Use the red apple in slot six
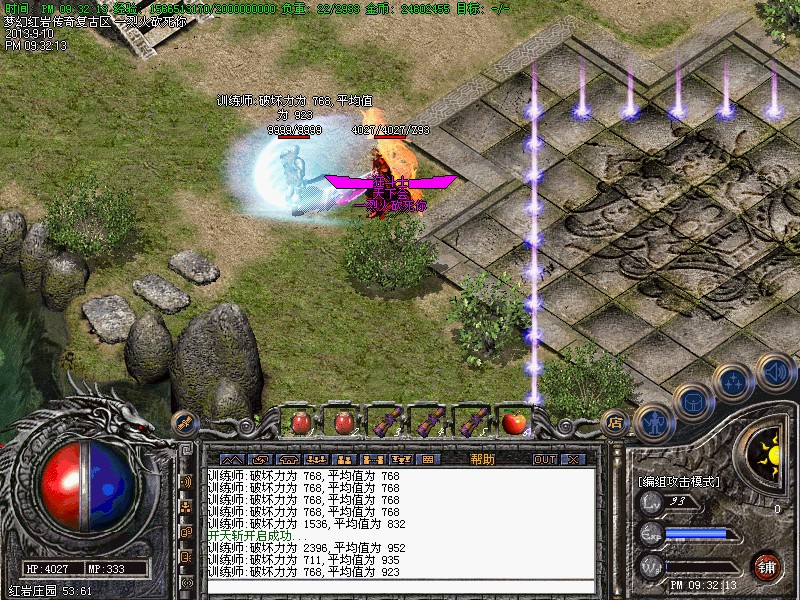This screenshot has height=600, width=800. [x=514, y=422]
